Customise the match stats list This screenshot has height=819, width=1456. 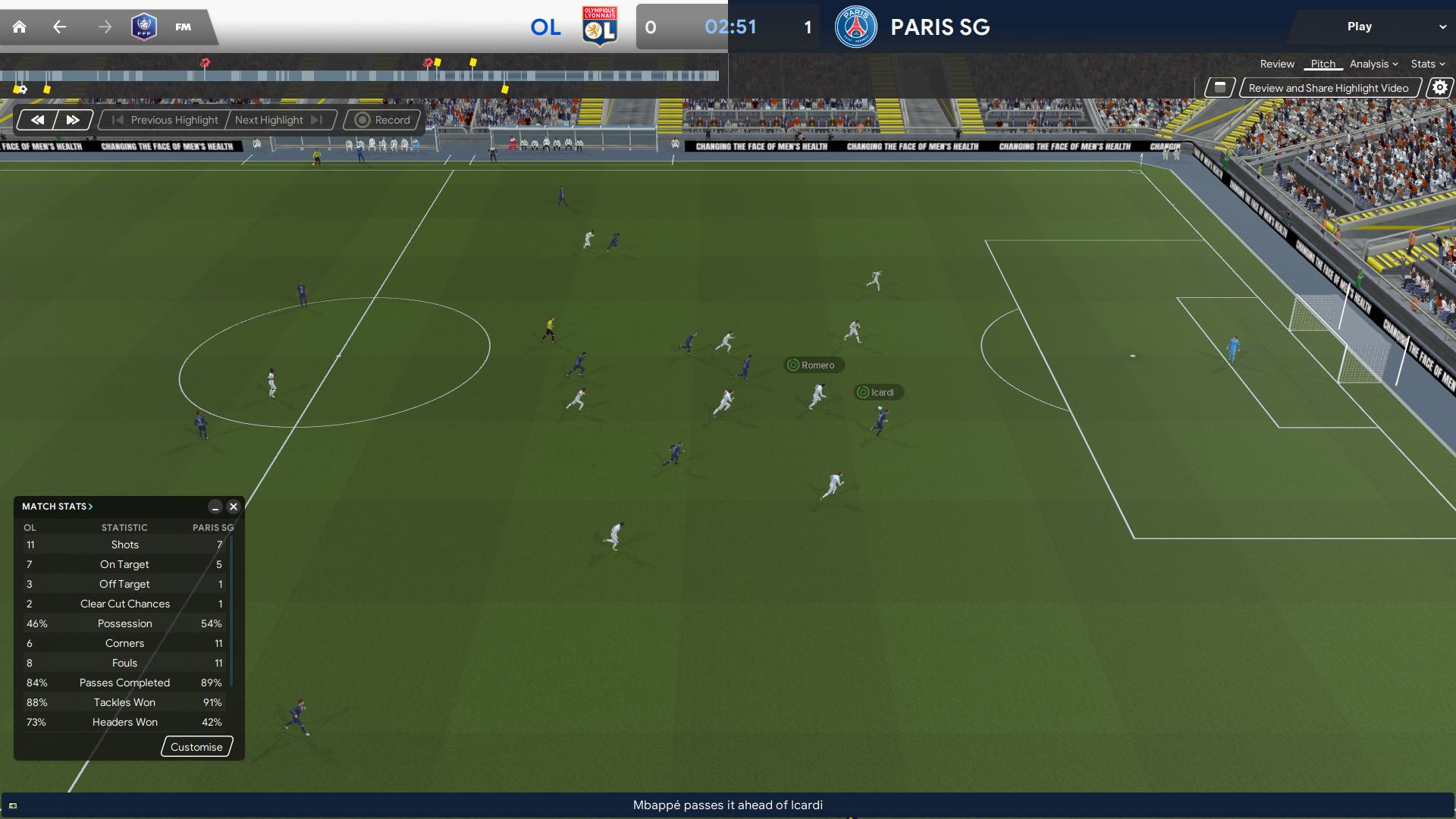[x=196, y=747]
